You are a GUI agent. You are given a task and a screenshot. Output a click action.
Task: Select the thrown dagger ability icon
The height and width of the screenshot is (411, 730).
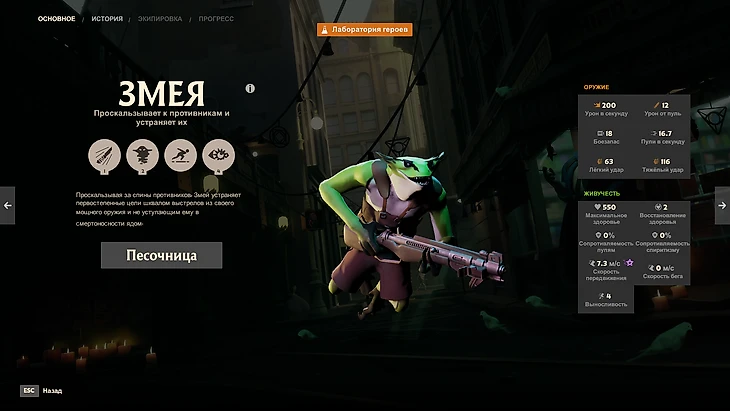coord(104,155)
